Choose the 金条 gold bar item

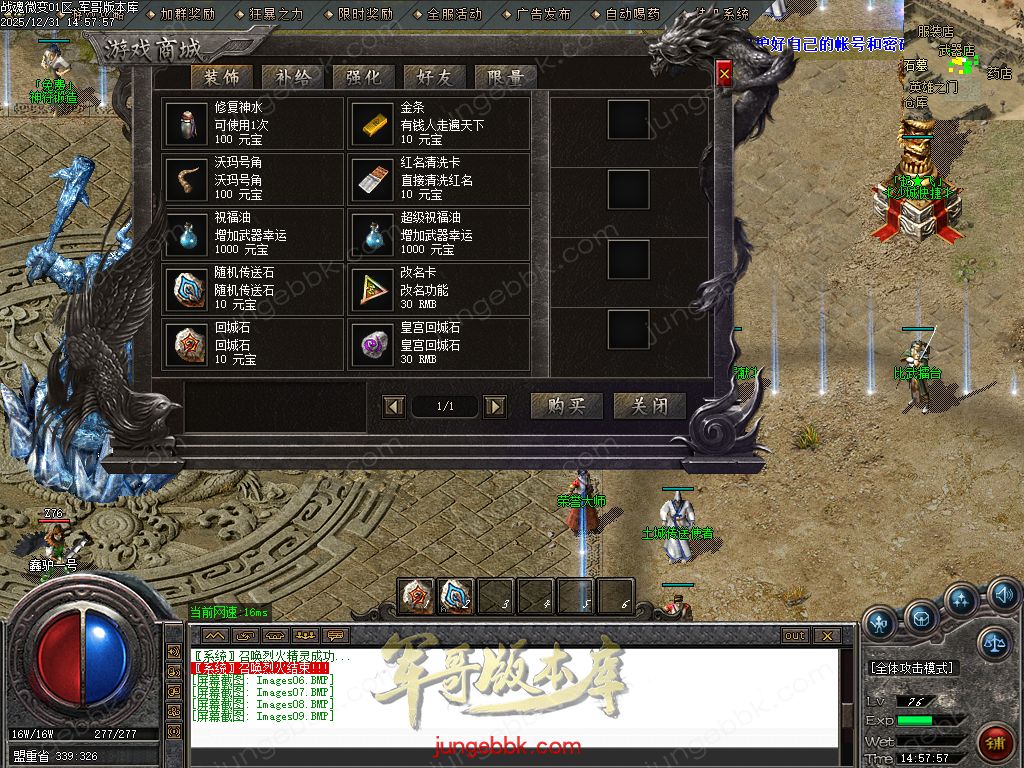439,124
